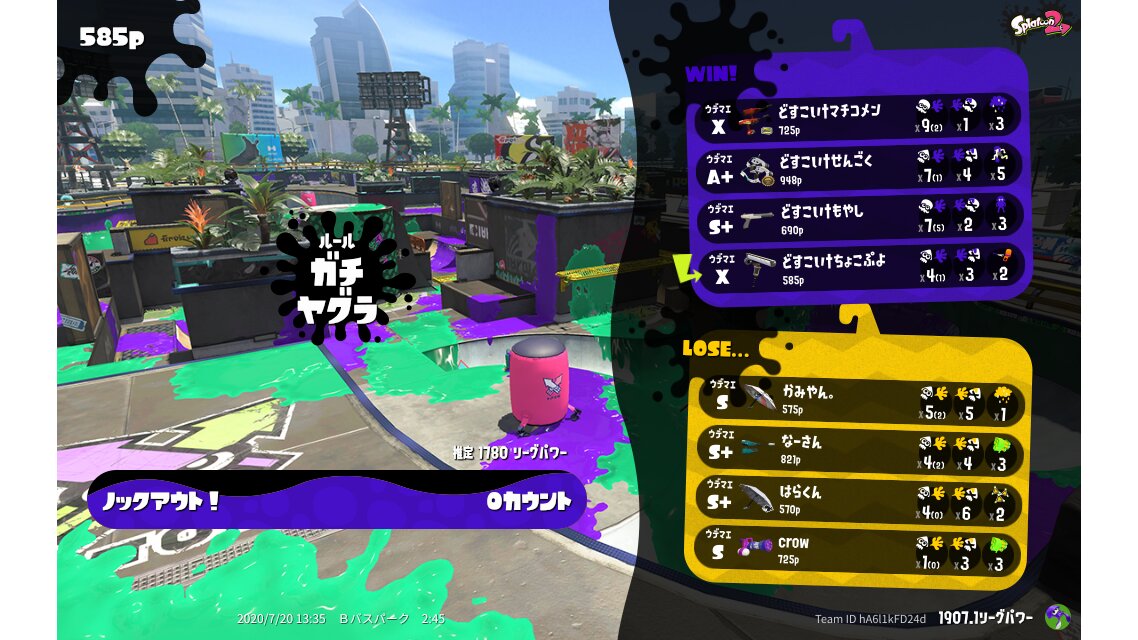Choose the なーさん player row

pos(858,450)
